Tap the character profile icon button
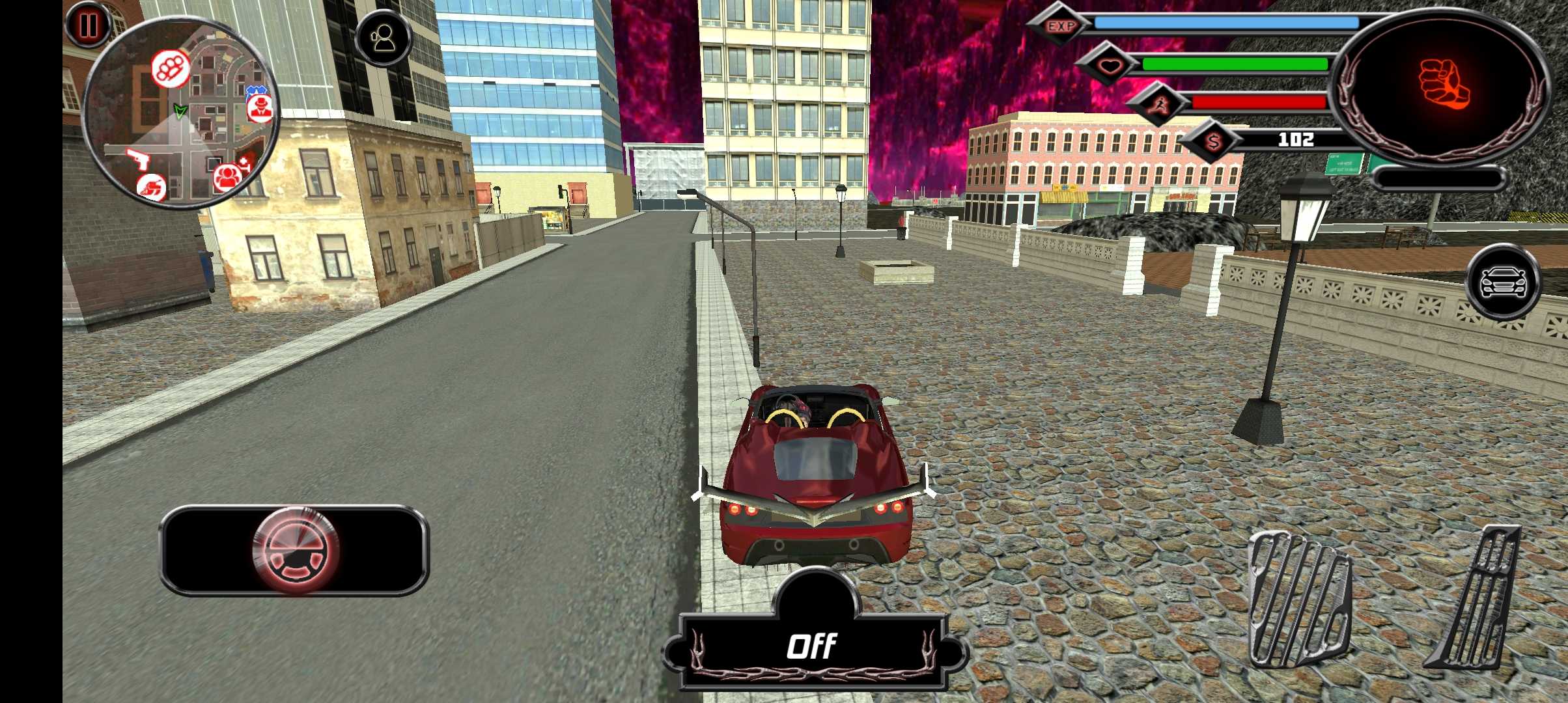Viewport: 1568px width, 703px height. [x=384, y=38]
